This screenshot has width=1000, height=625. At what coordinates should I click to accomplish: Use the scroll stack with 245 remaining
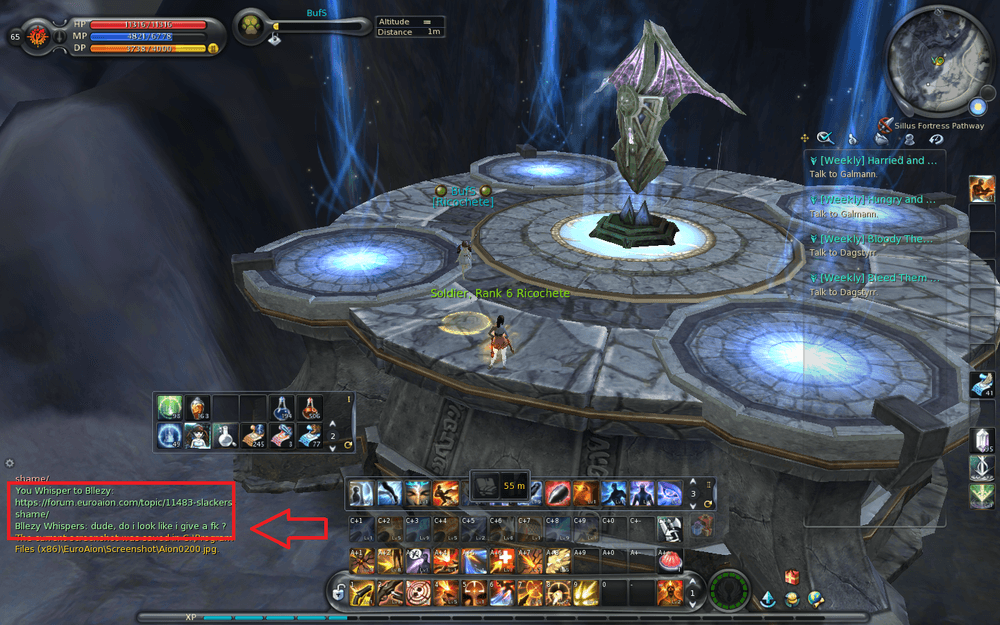coord(253,436)
